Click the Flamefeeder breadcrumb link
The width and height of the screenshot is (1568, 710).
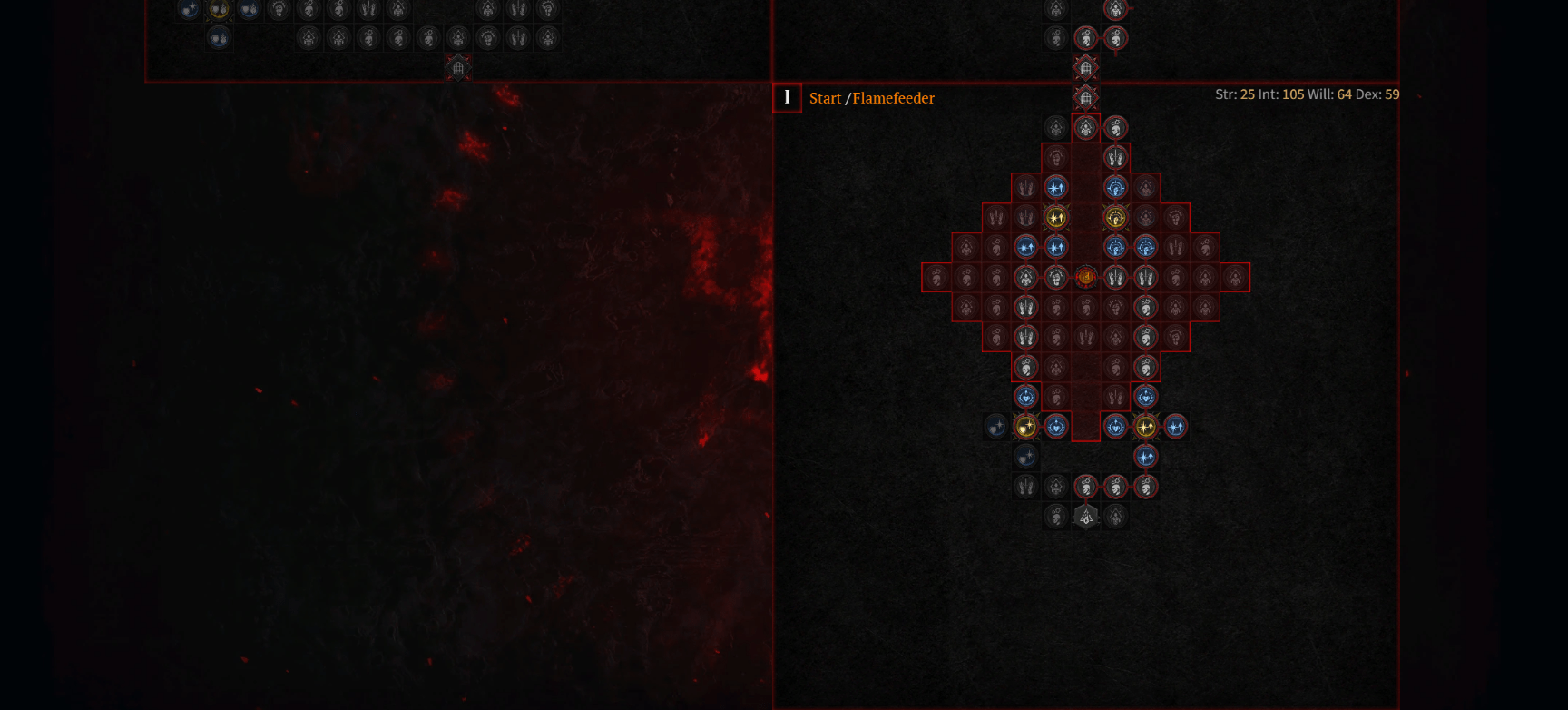coord(894,98)
